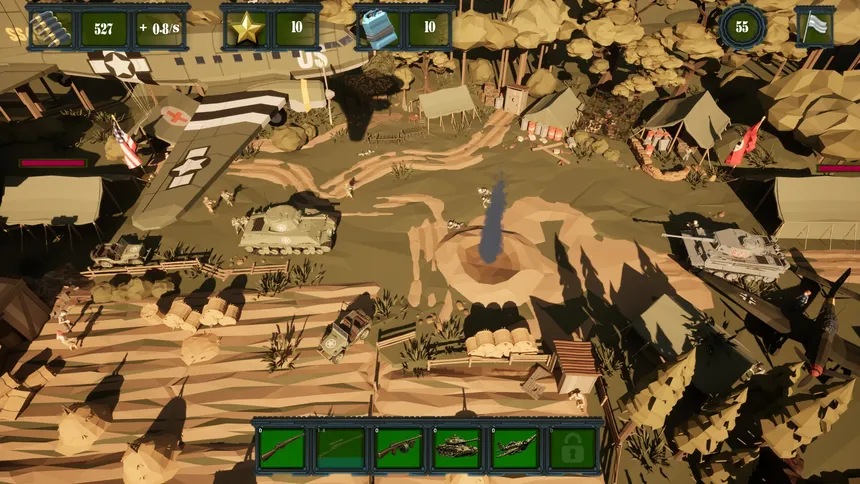Click the locked padlock unit slot
Viewport: 860px width, 484px height.
(x=572, y=447)
